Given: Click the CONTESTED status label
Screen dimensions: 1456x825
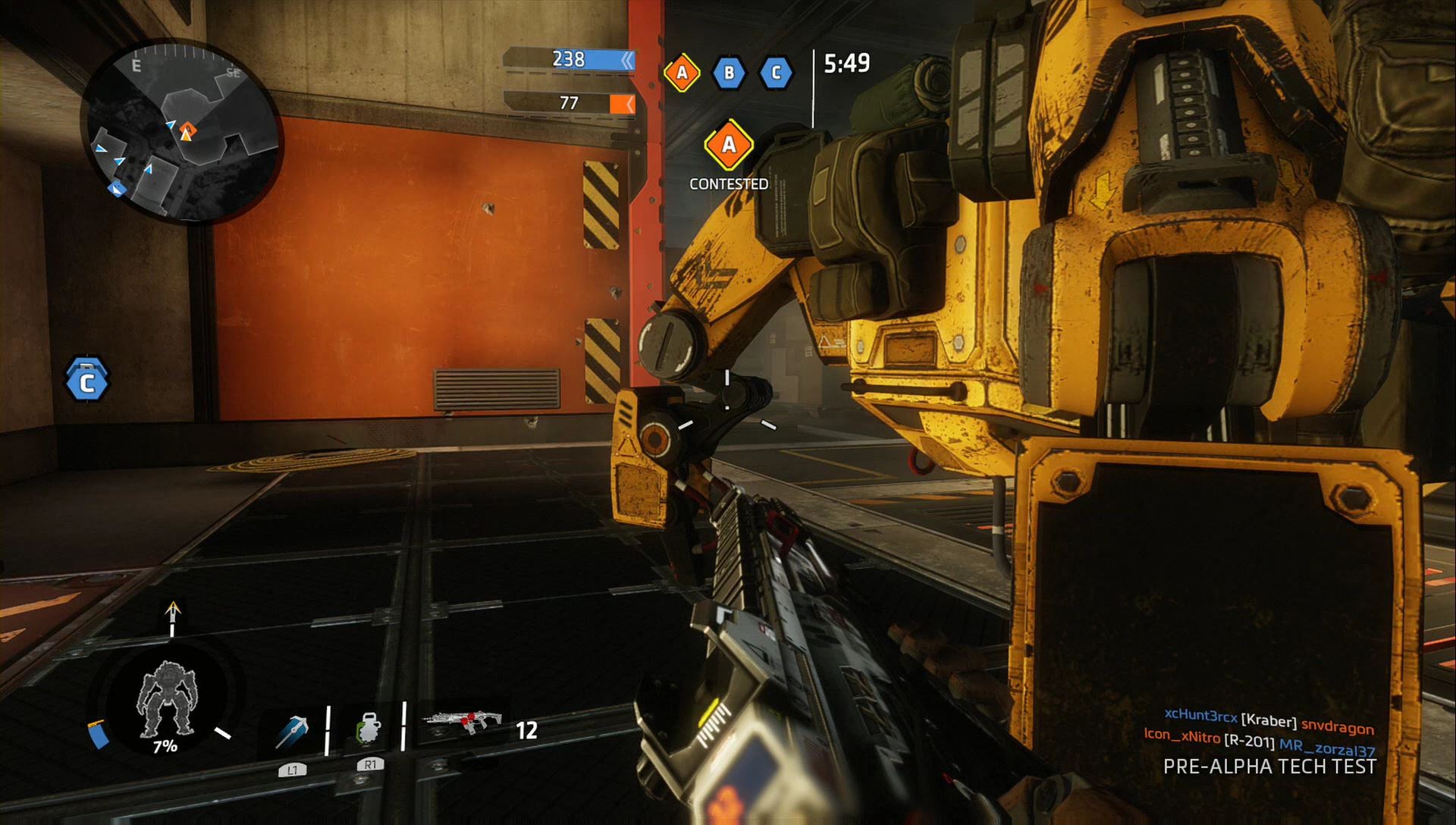Looking at the screenshot, I should pyautogui.click(x=729, y=183).
